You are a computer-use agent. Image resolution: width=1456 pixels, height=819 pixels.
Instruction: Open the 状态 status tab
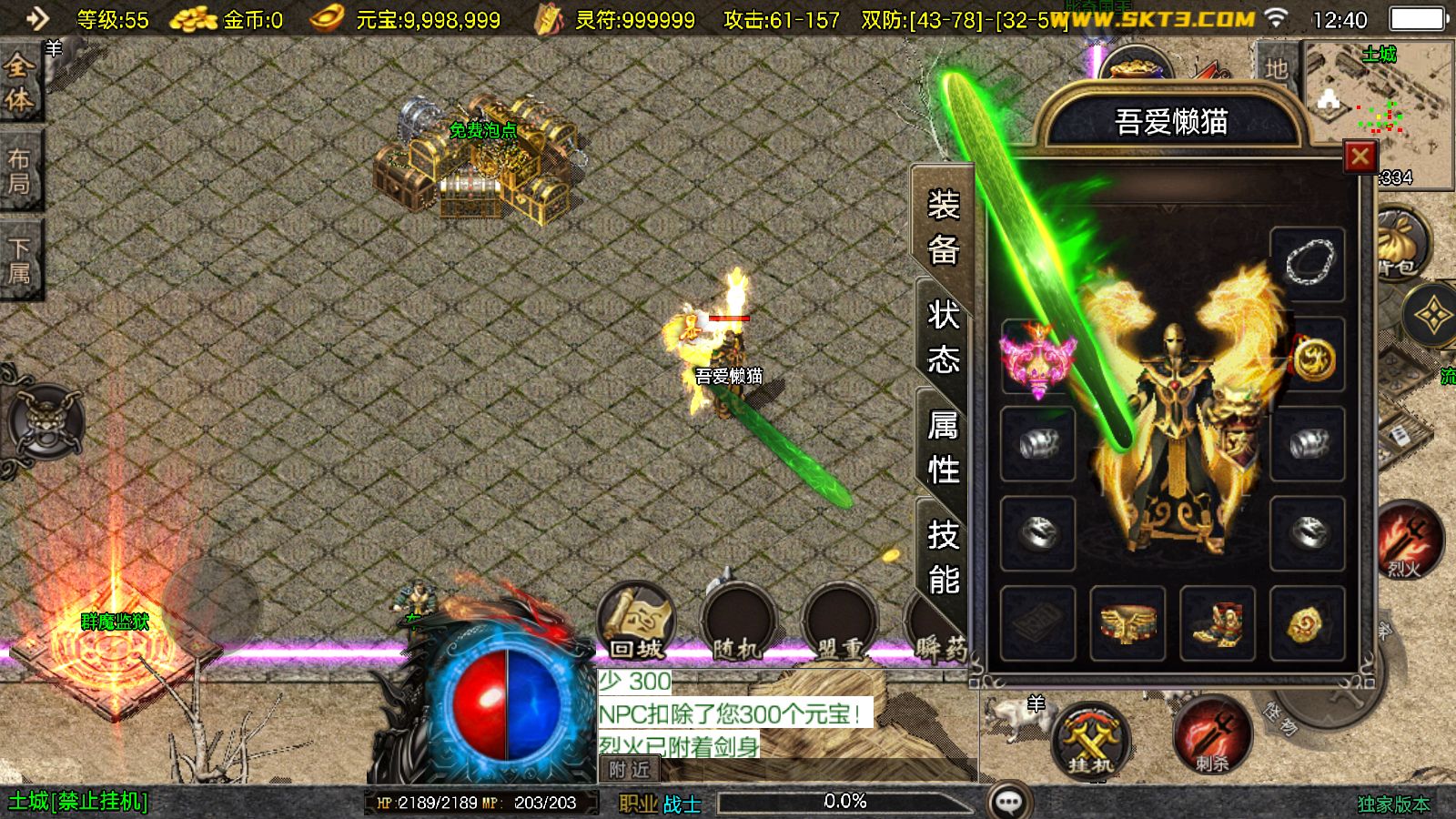pyautogui.click(x=944, y=337)
